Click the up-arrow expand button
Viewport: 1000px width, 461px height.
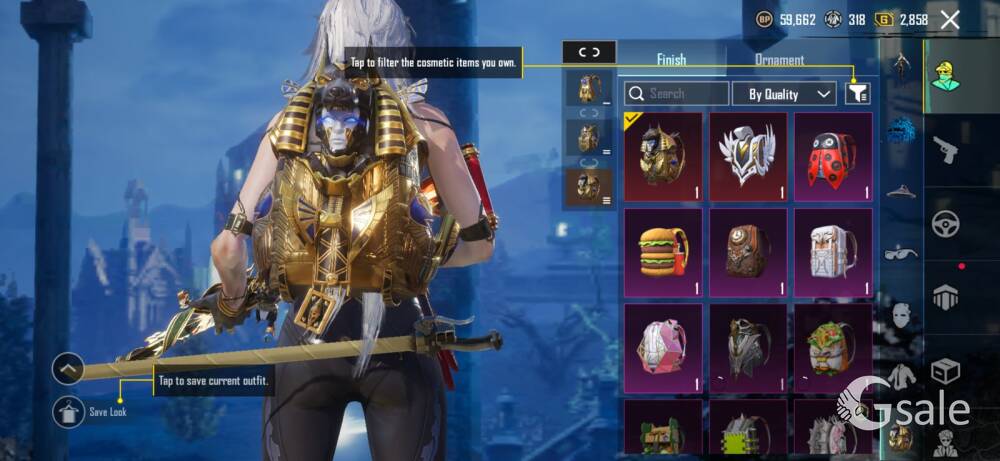69,370
